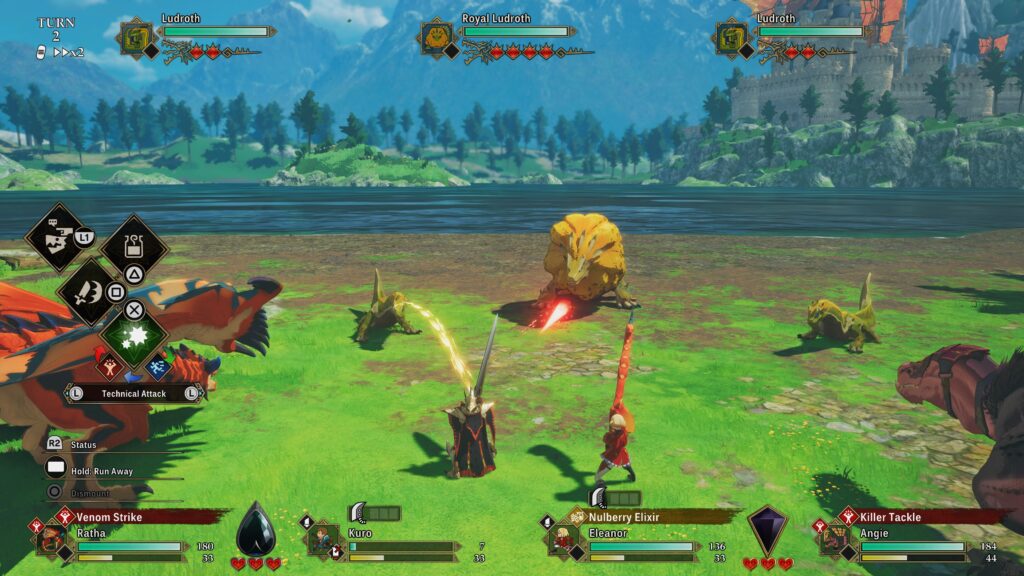The width and height of the screenshot is (1024, 576).
Task: Choose the blue Speed attack type
Action: pyautogui.click(x=159, y=366)
